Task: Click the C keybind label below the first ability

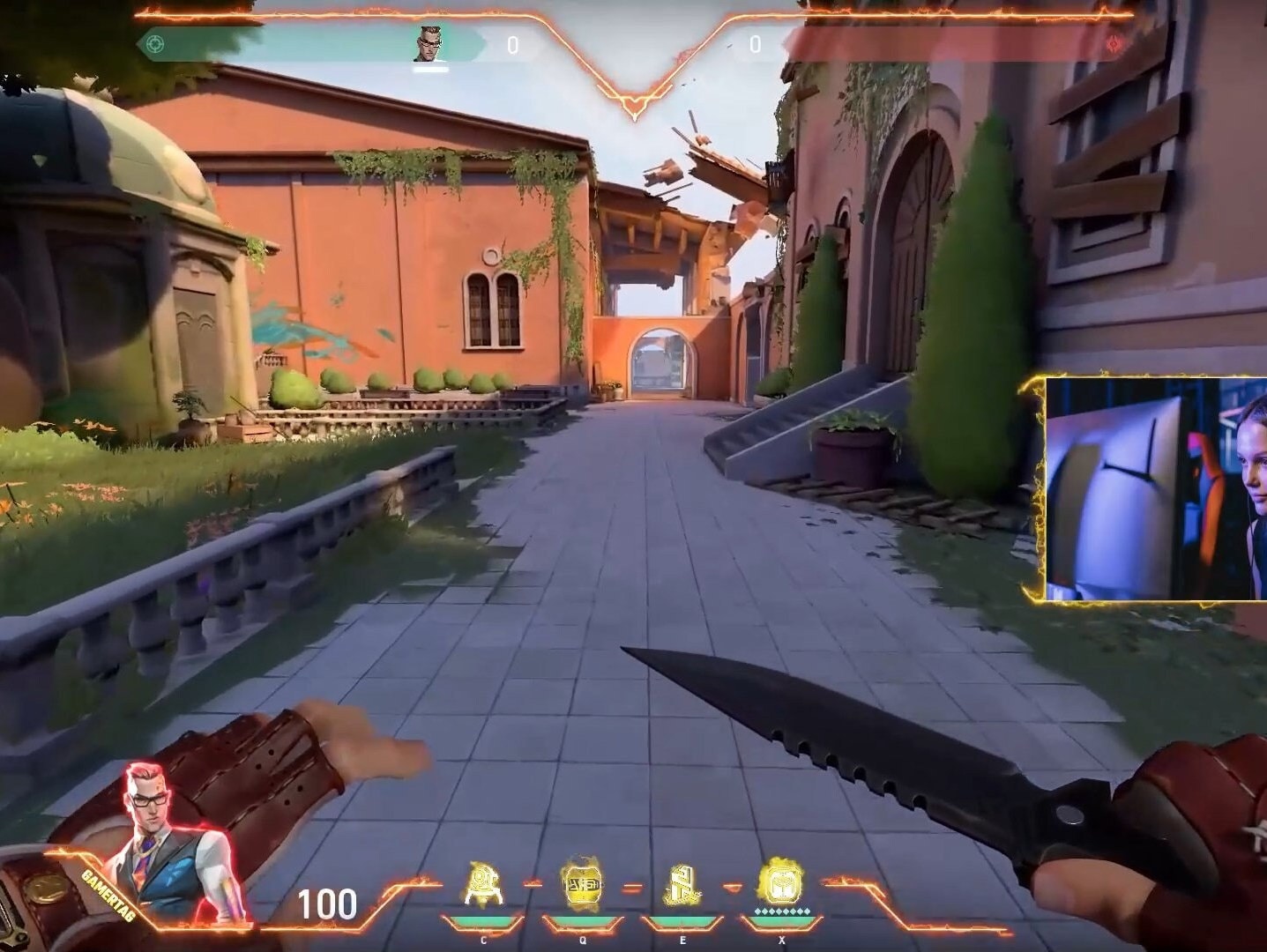Action: [x=484, y=940]
